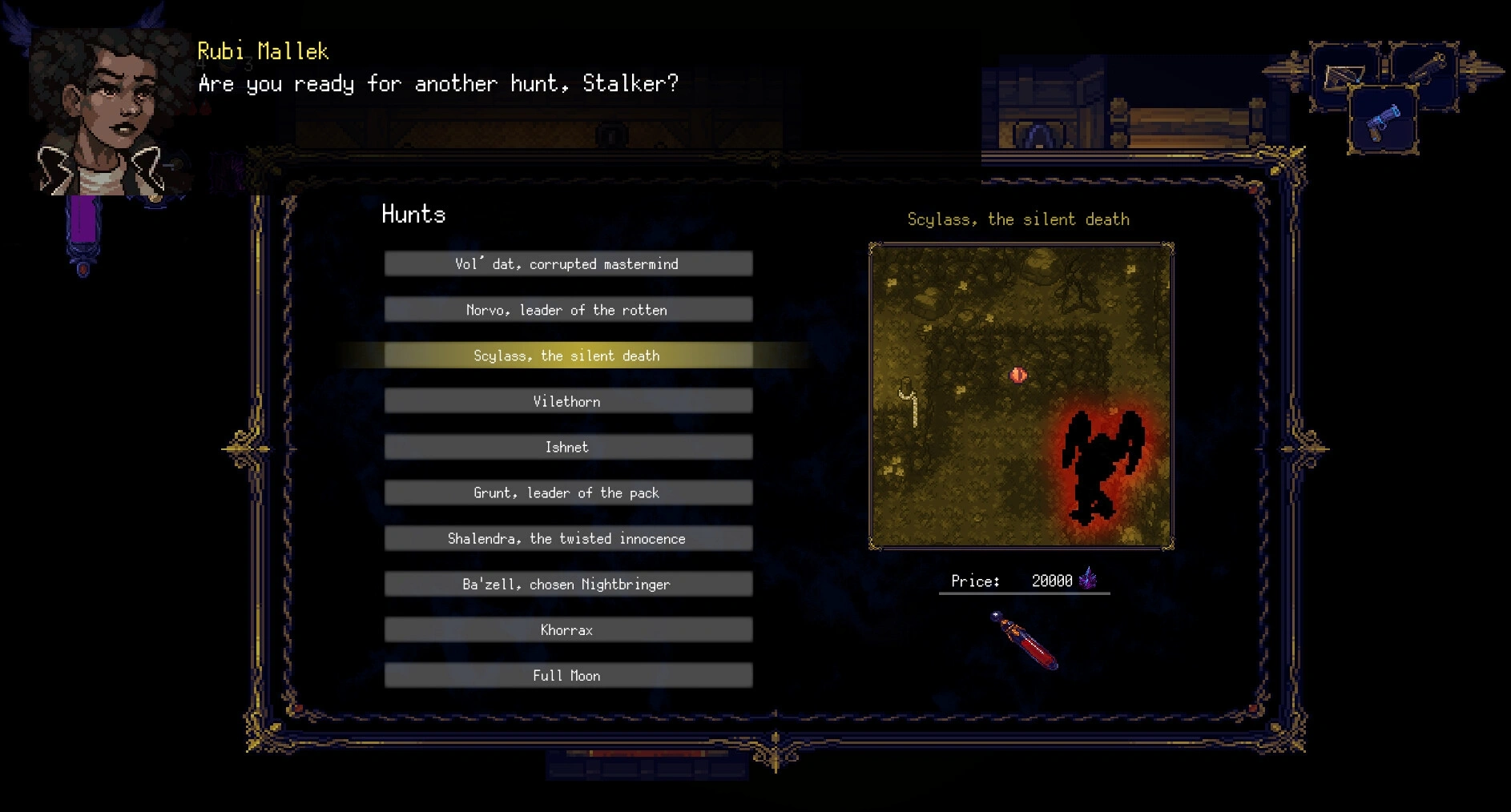Choose Shalendra, the twisted innocence
The height and width of the screenshot is (812, 1511).
pos(567,538)
